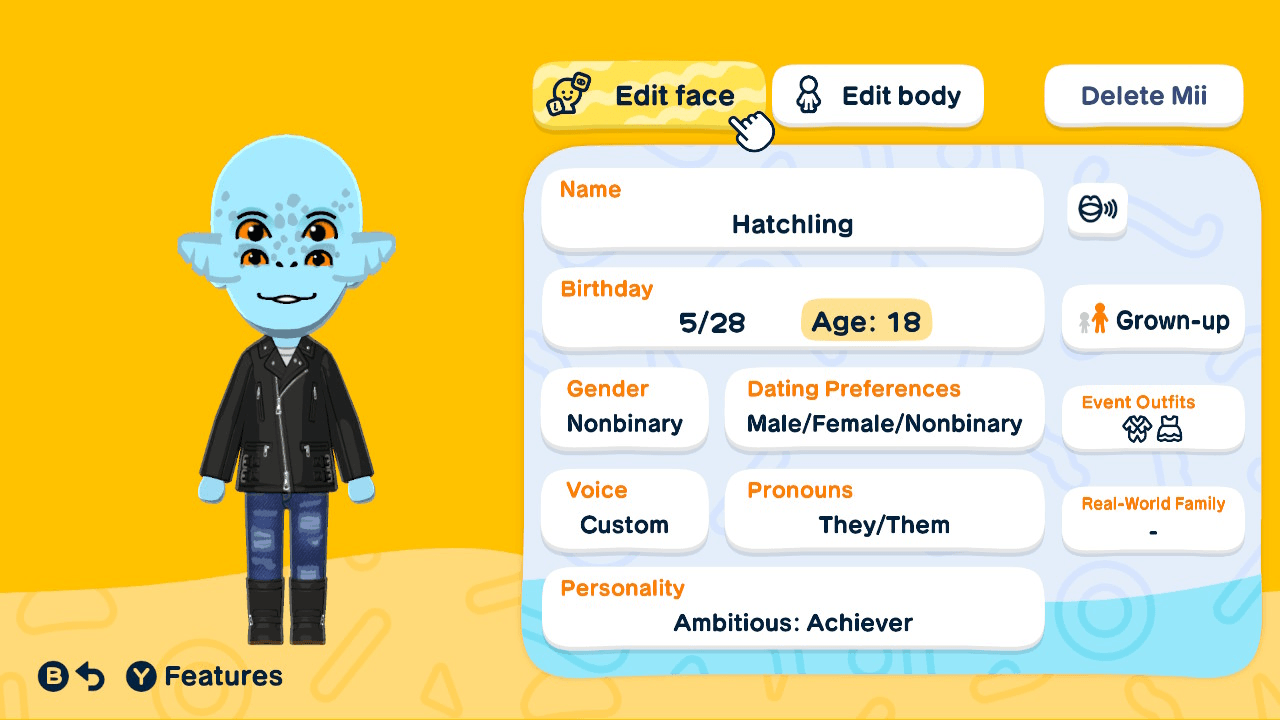Open the Dating Preferences setting
This screenshot has width=1280, height=720.
click(884, 408)
